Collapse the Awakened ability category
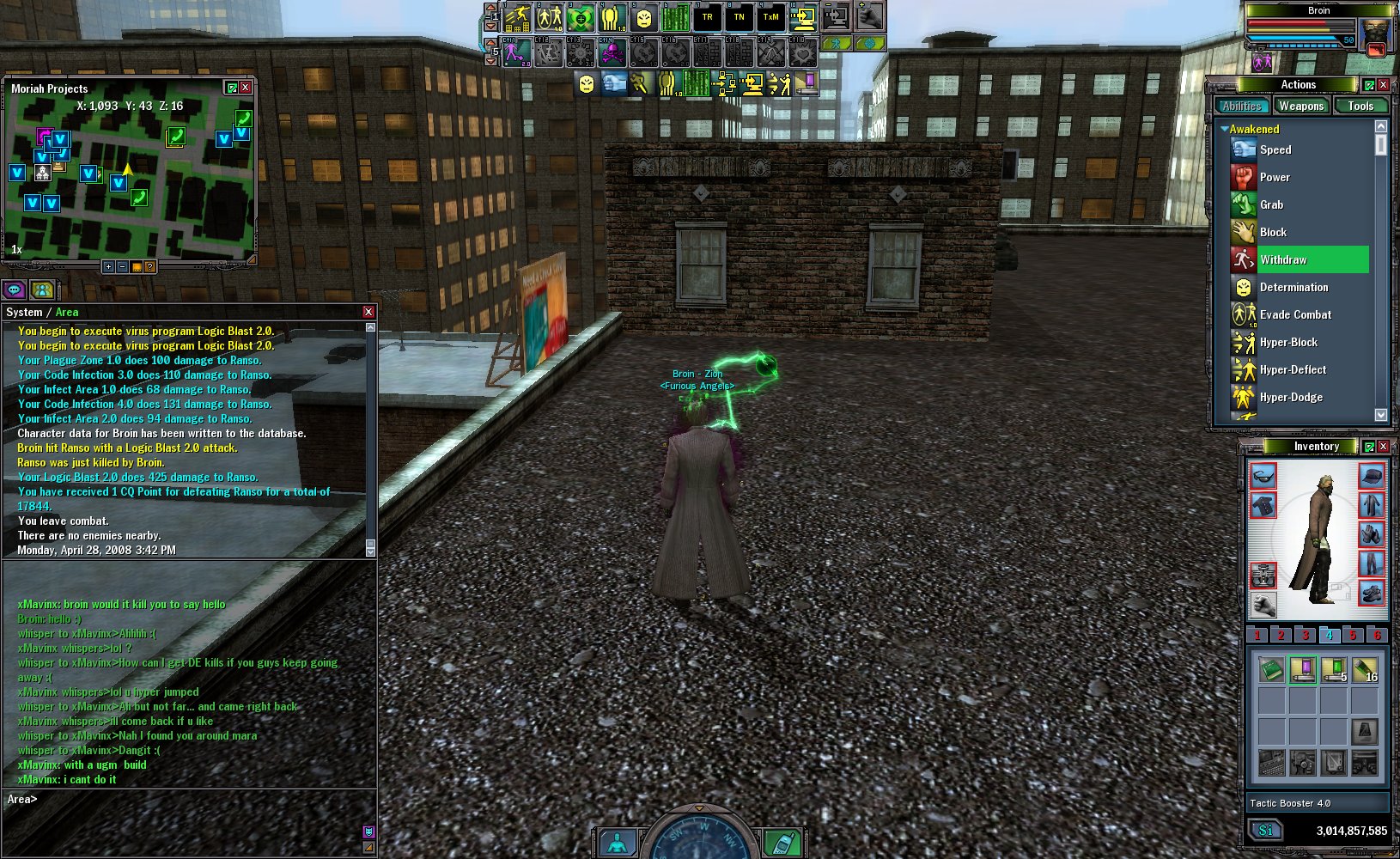 pyautogui.click(x=1224, y=129)
